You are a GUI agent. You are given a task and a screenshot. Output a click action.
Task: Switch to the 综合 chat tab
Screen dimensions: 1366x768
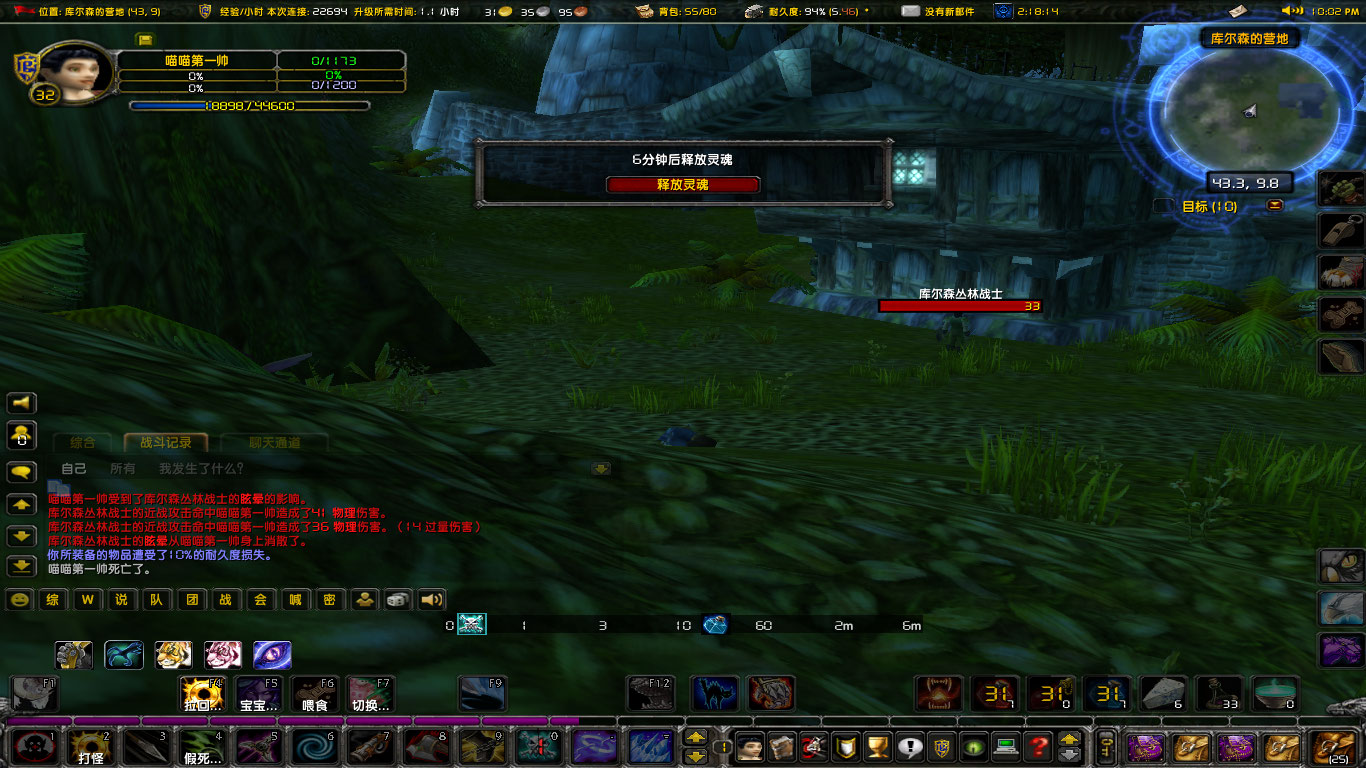(x=82, y=441)
